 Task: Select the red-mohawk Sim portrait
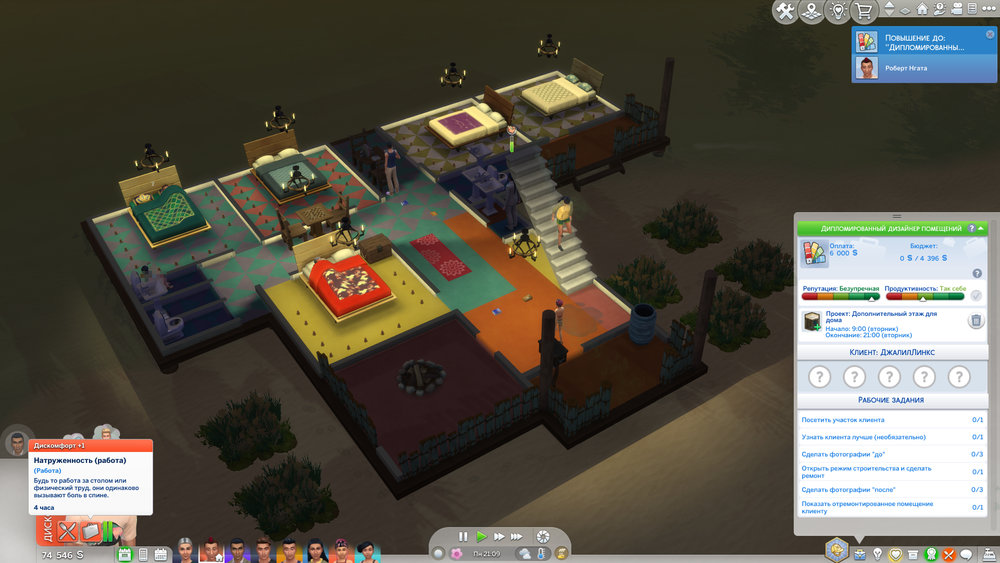(212, 551)
